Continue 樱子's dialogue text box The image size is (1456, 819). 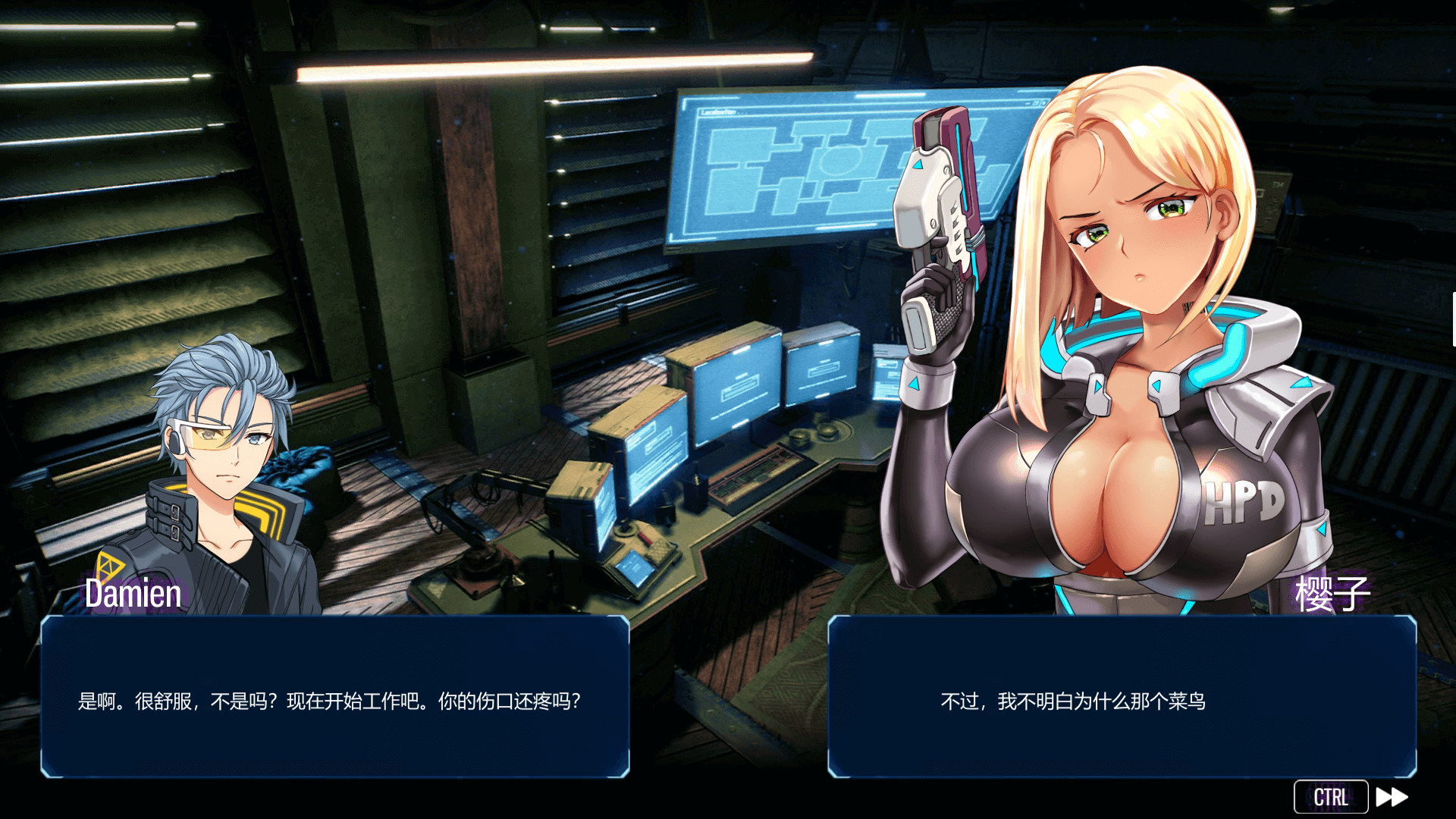tap(1122, 698)
